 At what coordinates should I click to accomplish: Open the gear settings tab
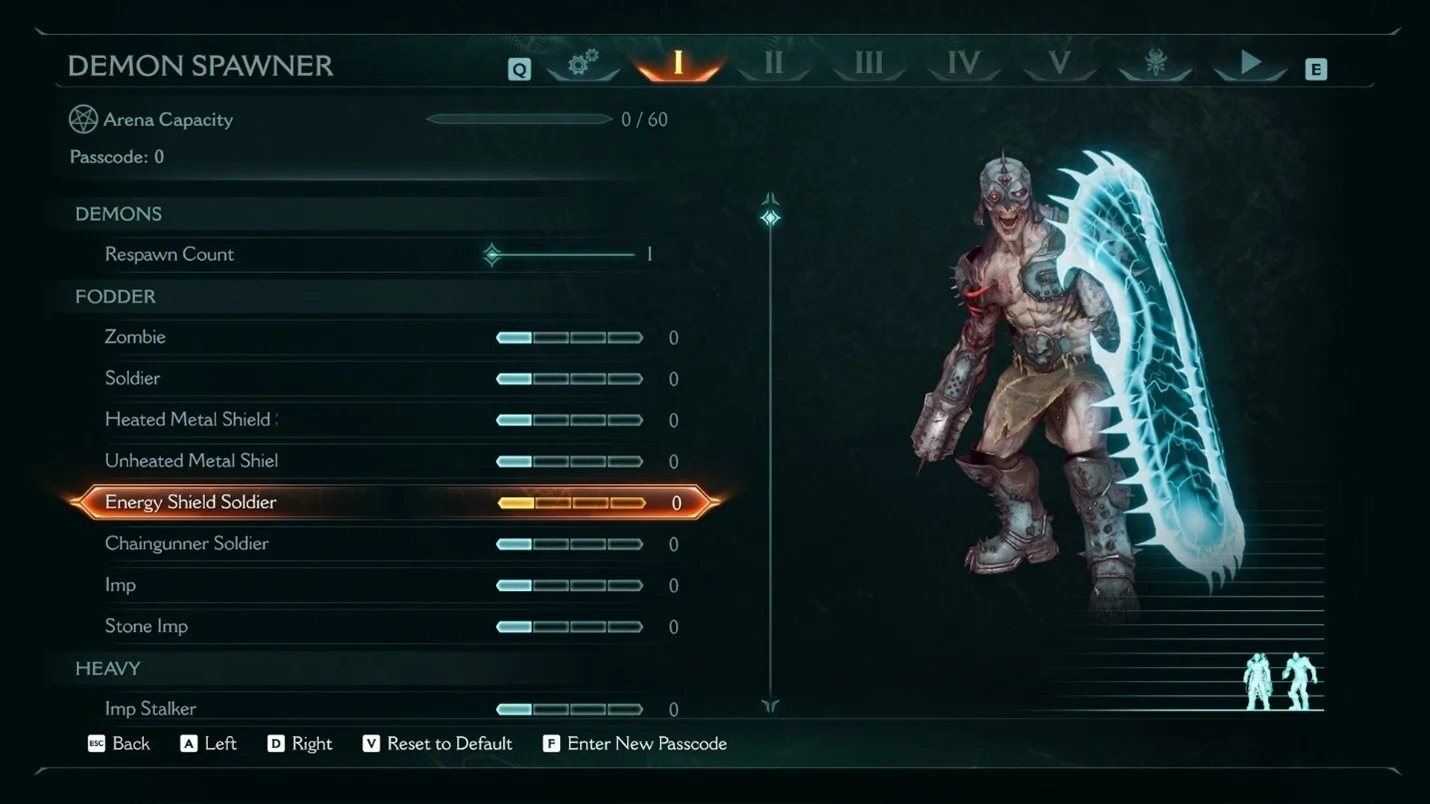[x=583, y=65]
